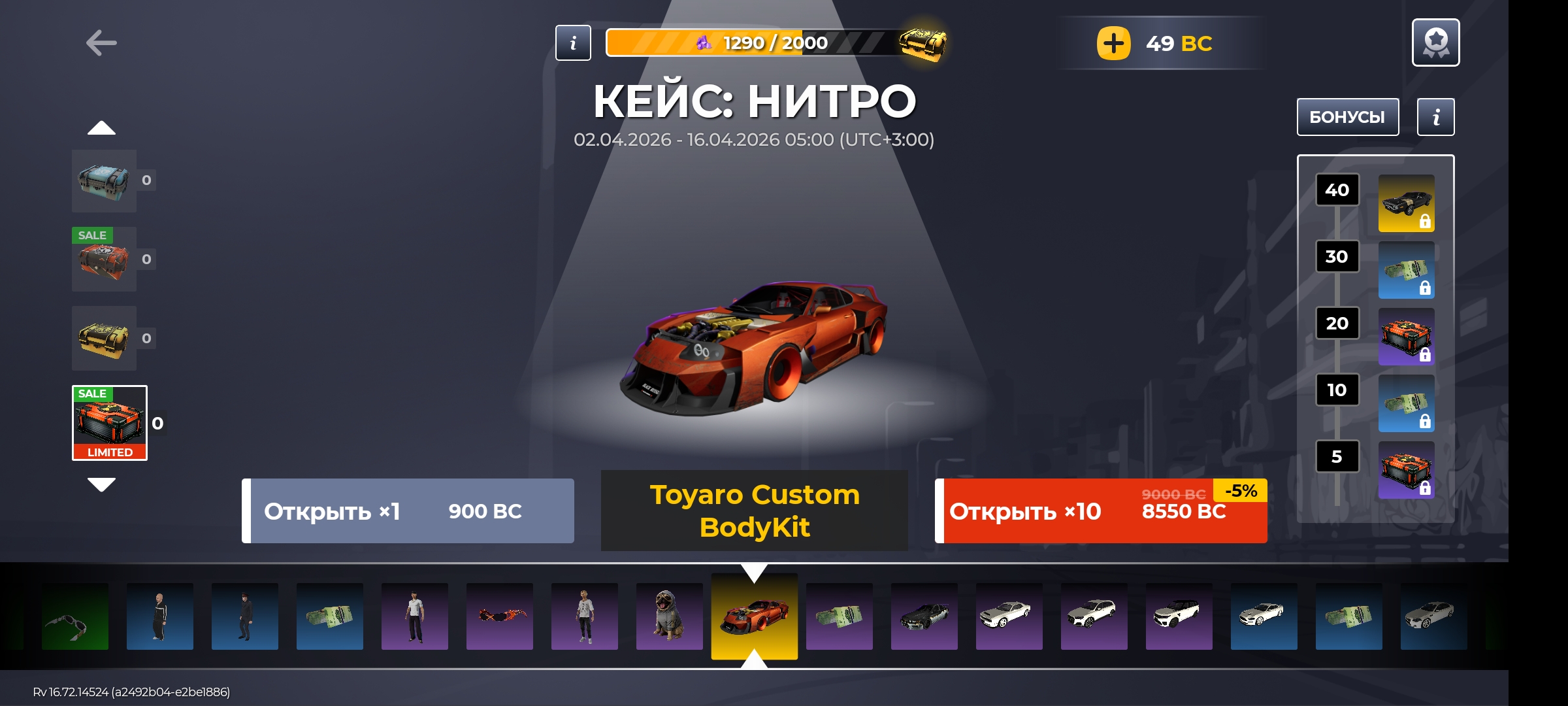Screen dimensions: 1568x706
Task: Select the highlighted orange Toyaro reward tile
Action: pos(754,616)
